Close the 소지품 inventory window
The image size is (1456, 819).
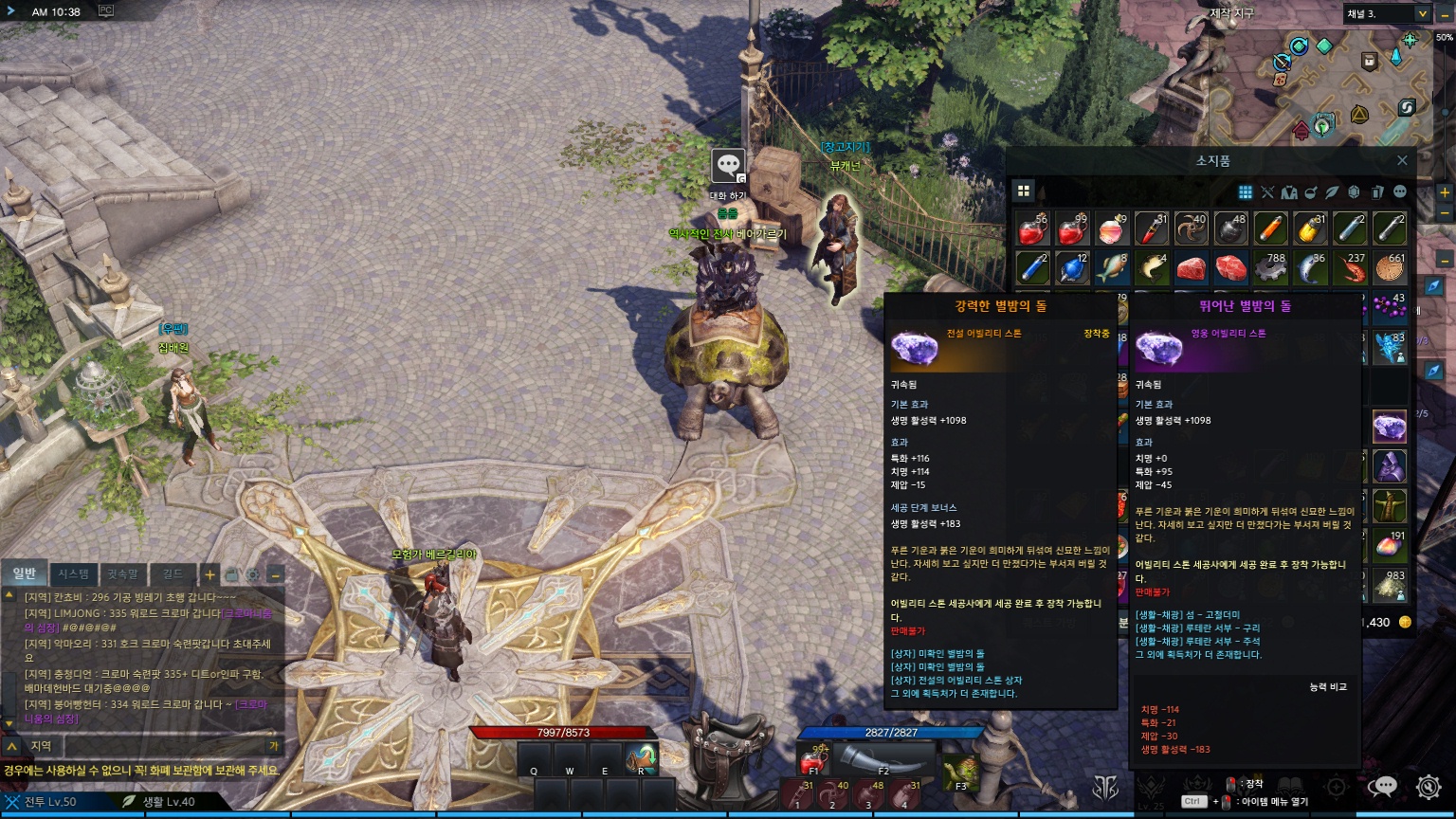click(1402, 161)
